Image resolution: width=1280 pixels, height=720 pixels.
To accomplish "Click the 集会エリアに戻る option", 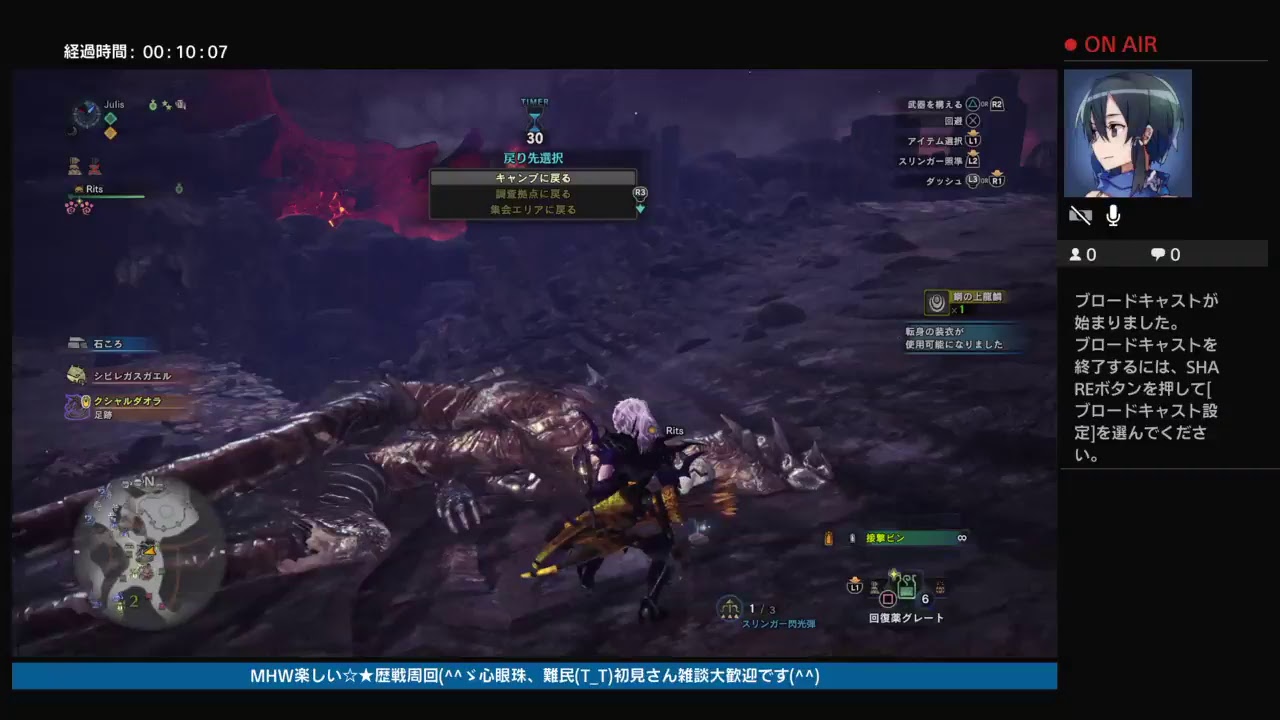I will (533, 209).
